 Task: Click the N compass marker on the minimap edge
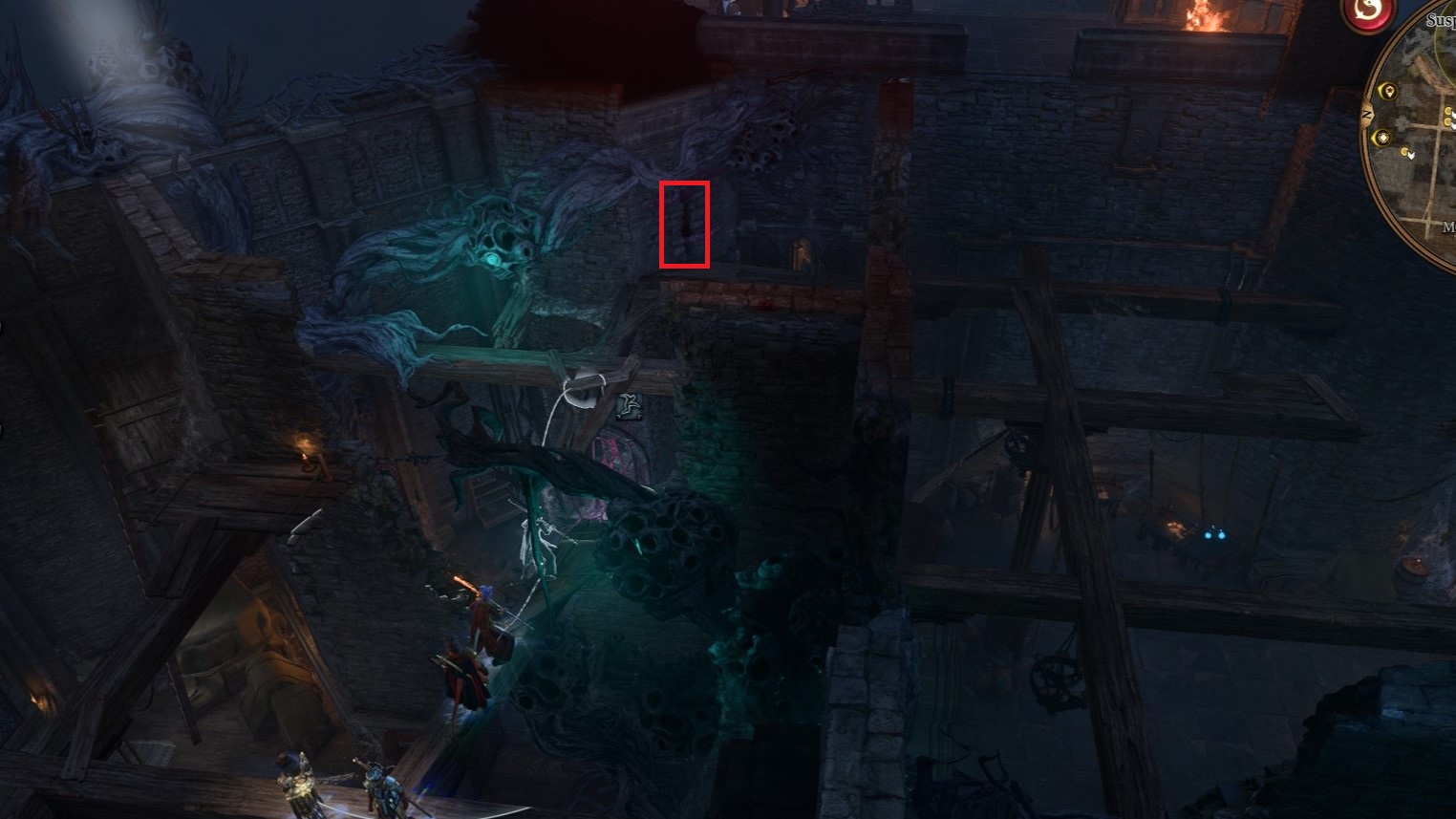[1366, 115]
